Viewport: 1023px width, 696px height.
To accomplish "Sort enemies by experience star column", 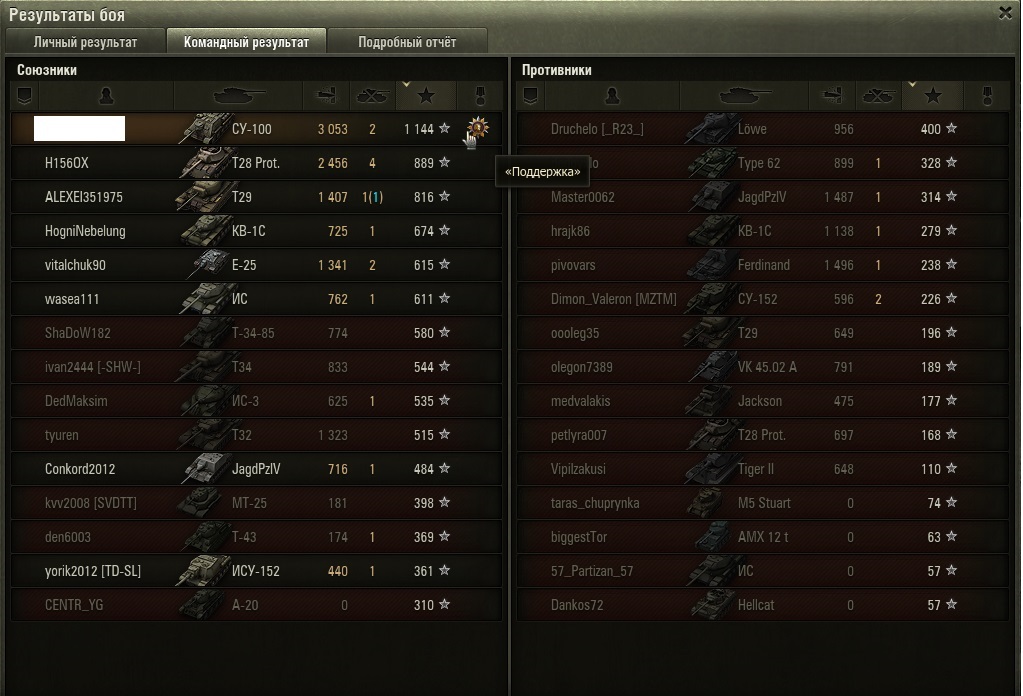I will [x=933, y=96].
